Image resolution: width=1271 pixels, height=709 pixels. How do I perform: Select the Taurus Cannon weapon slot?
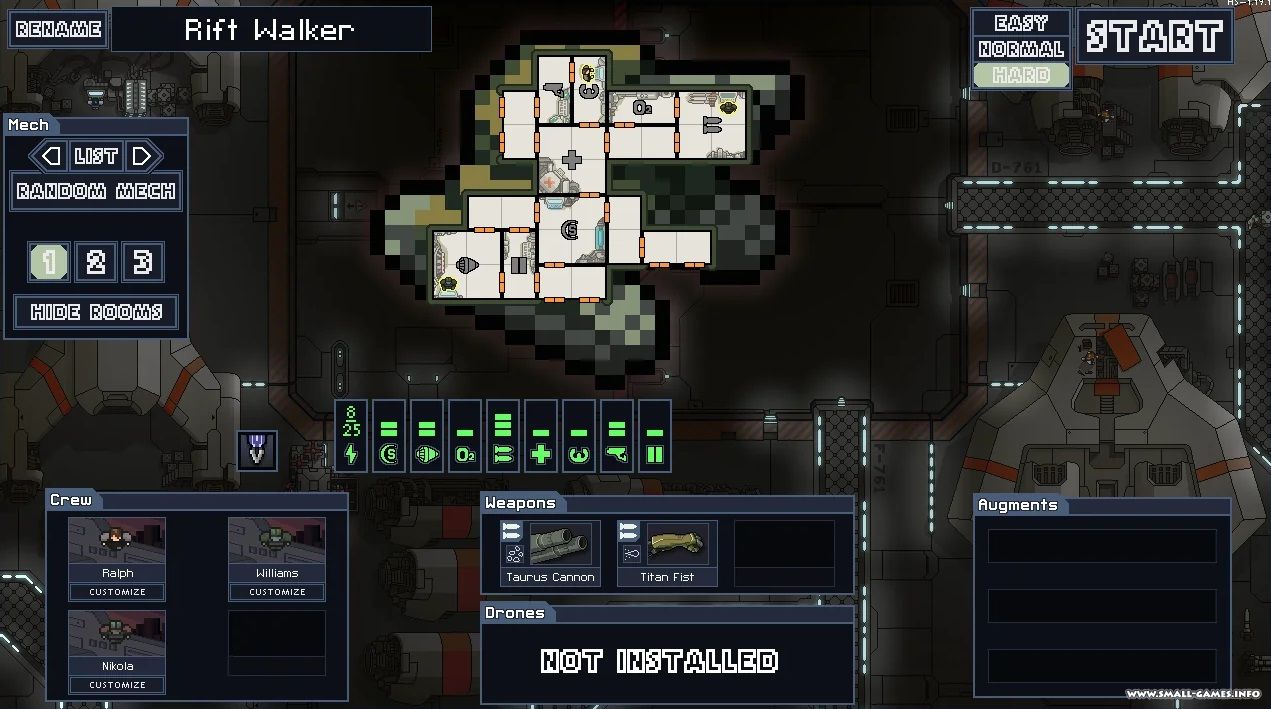pos(550,553)
